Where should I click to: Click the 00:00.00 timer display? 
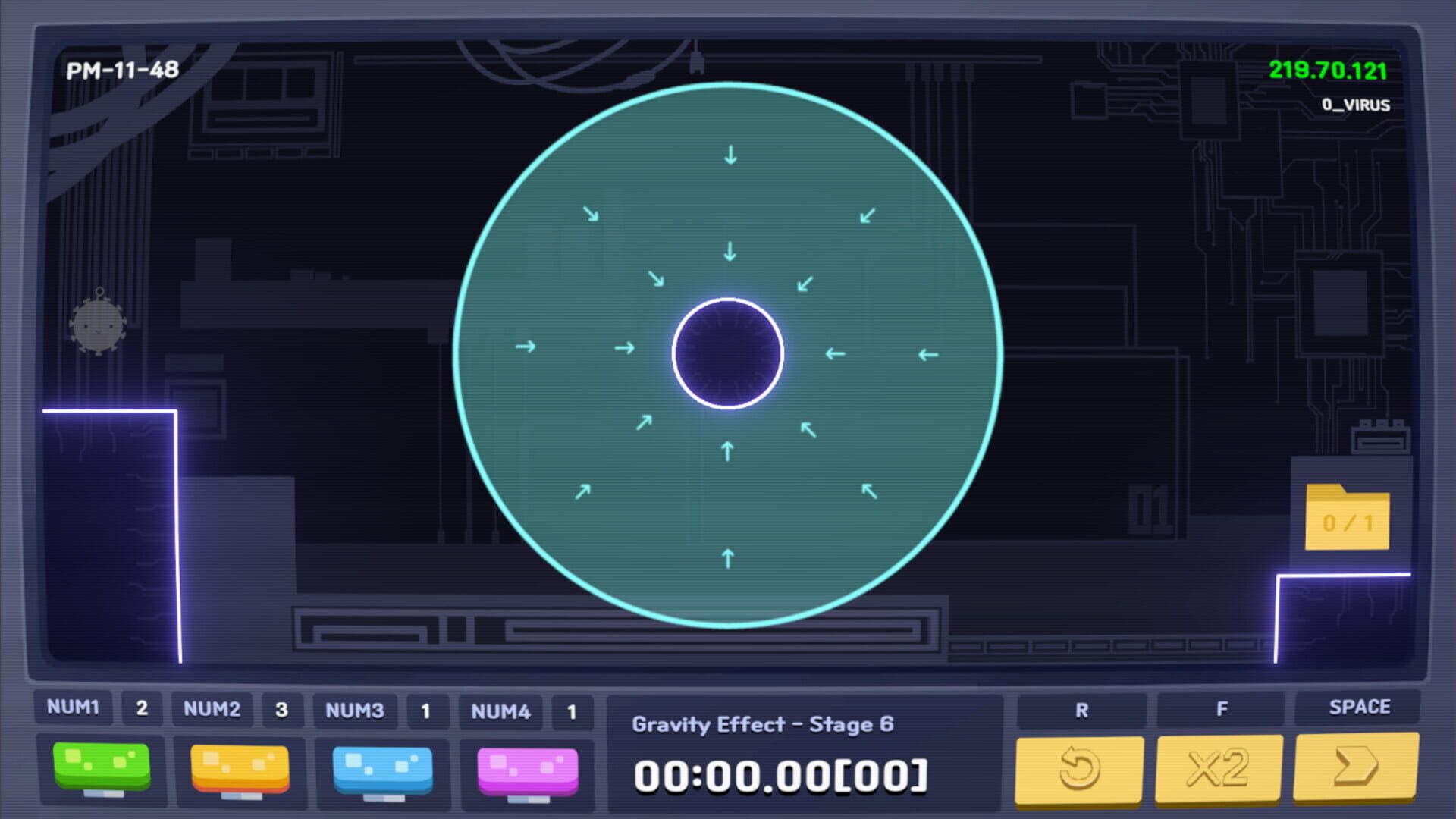tap(780, 772)
